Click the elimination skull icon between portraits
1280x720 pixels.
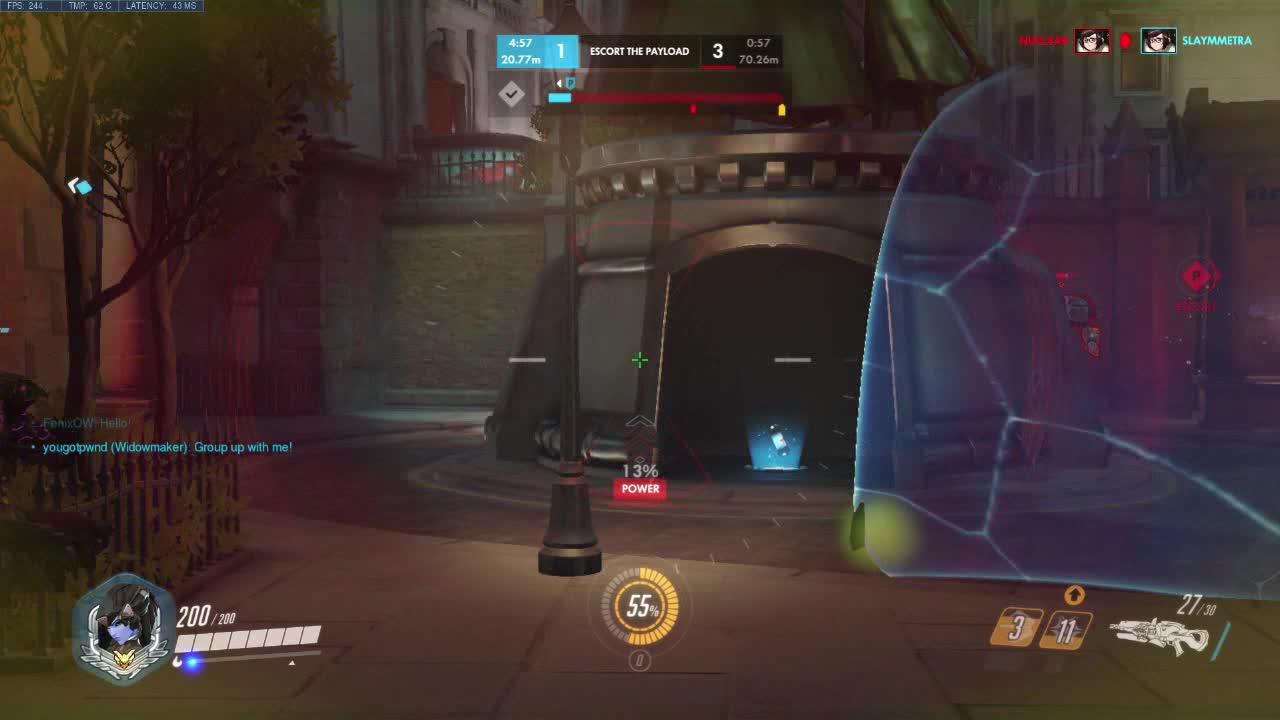click(1126, 40)
